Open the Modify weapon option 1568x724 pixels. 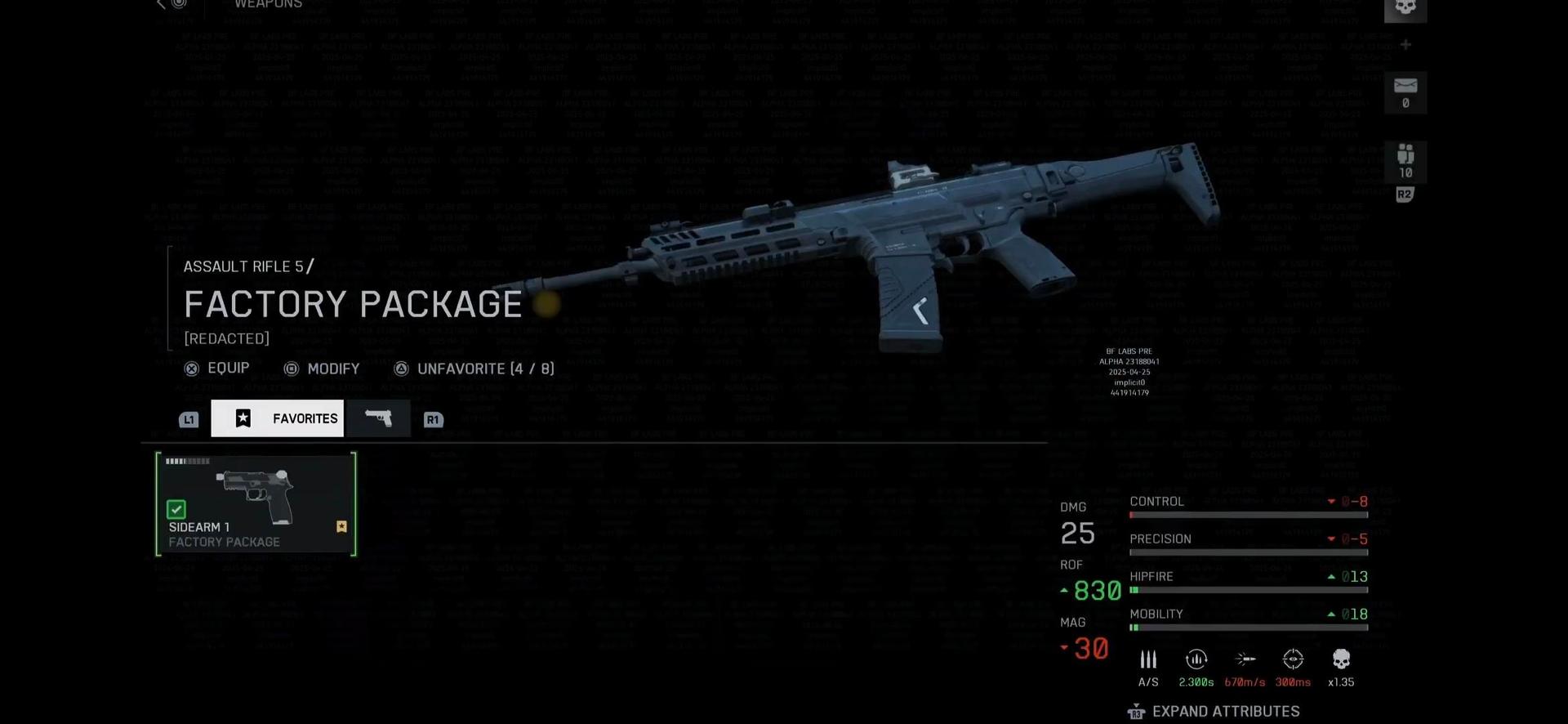pos(322,369)
